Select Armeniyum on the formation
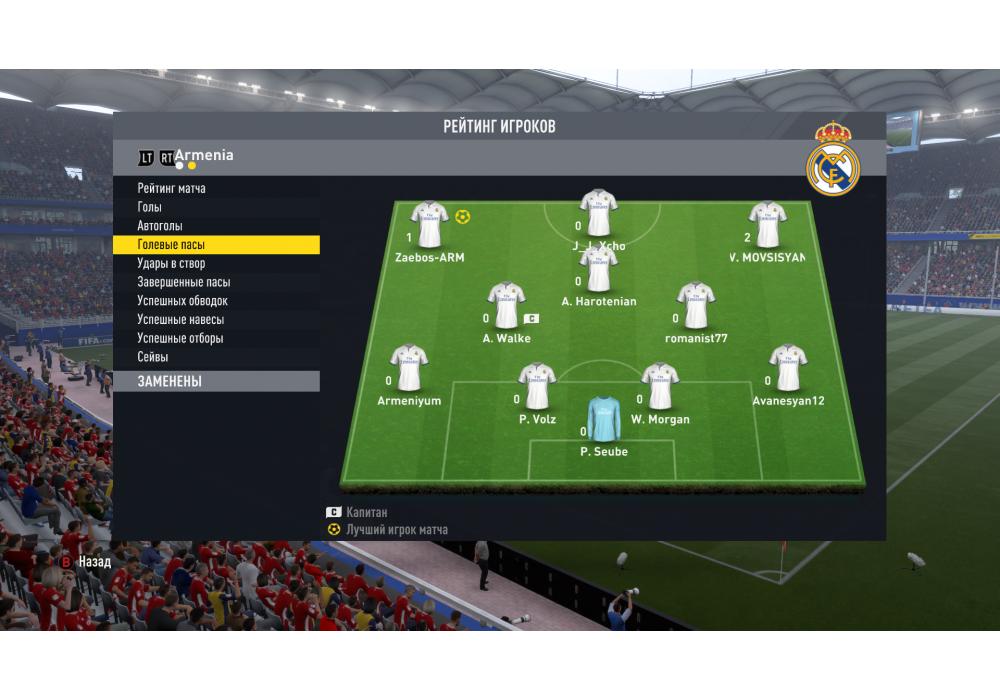1000x700 pixels. [409, 368]
